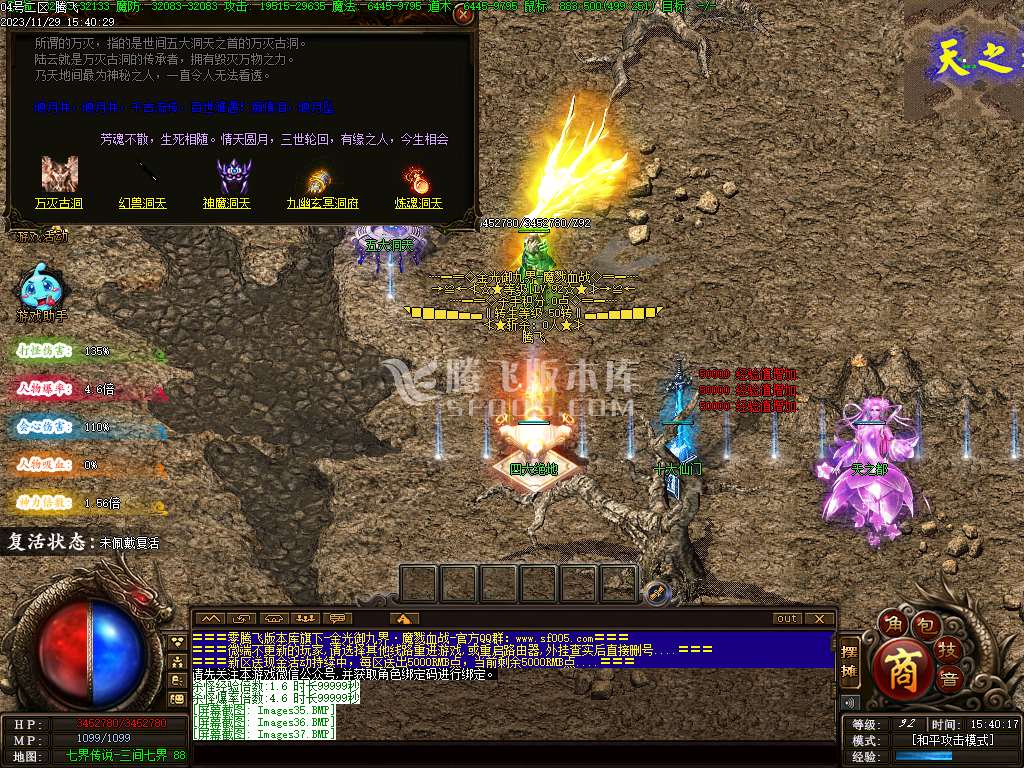Open the character panel via 角 button
Screen dimensions: 1024x768
pos(891,624)
